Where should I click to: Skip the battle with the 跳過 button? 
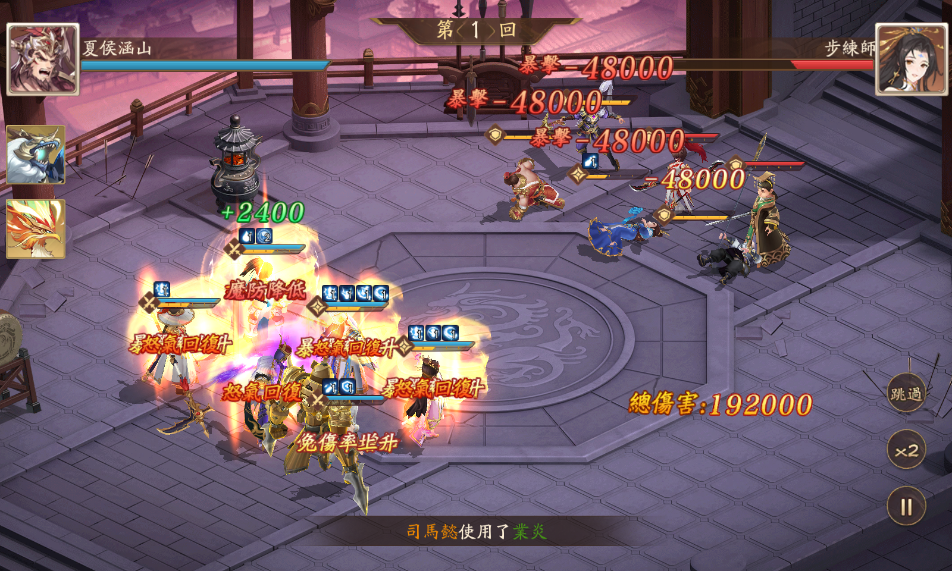pyautogui.click(x=906, y=393)
